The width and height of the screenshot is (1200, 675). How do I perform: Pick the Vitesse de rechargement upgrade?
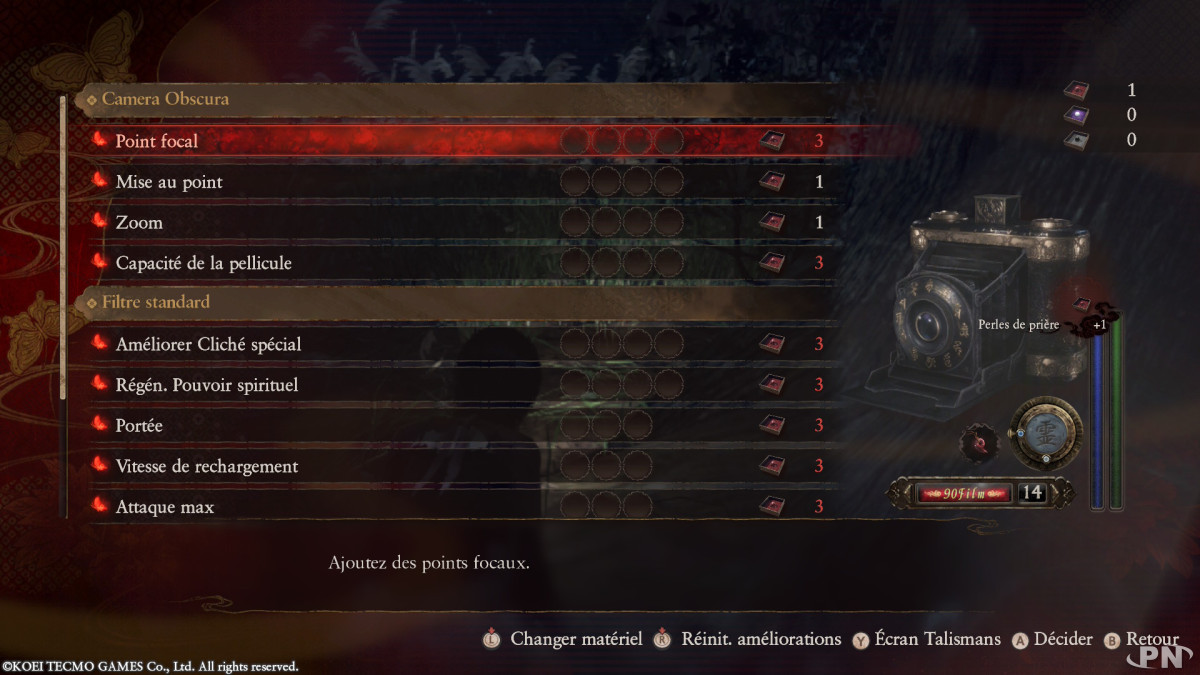point(207,467)
